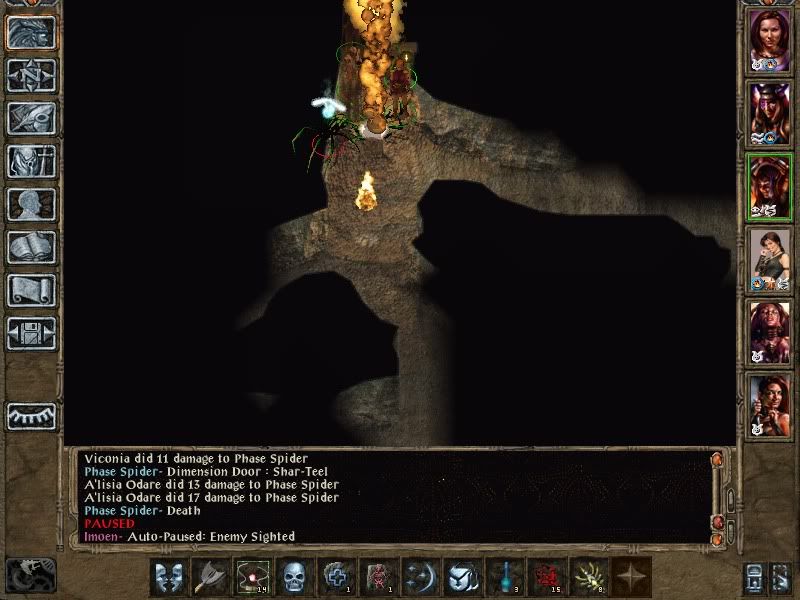Open the party inventory screen
Viewport: 800px width, 600px height.
32,161
